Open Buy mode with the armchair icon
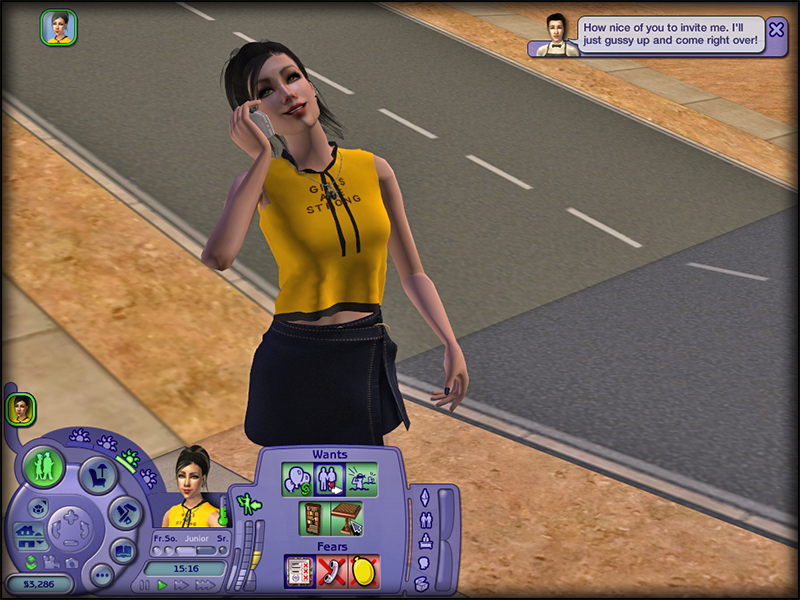 [98, 475]
